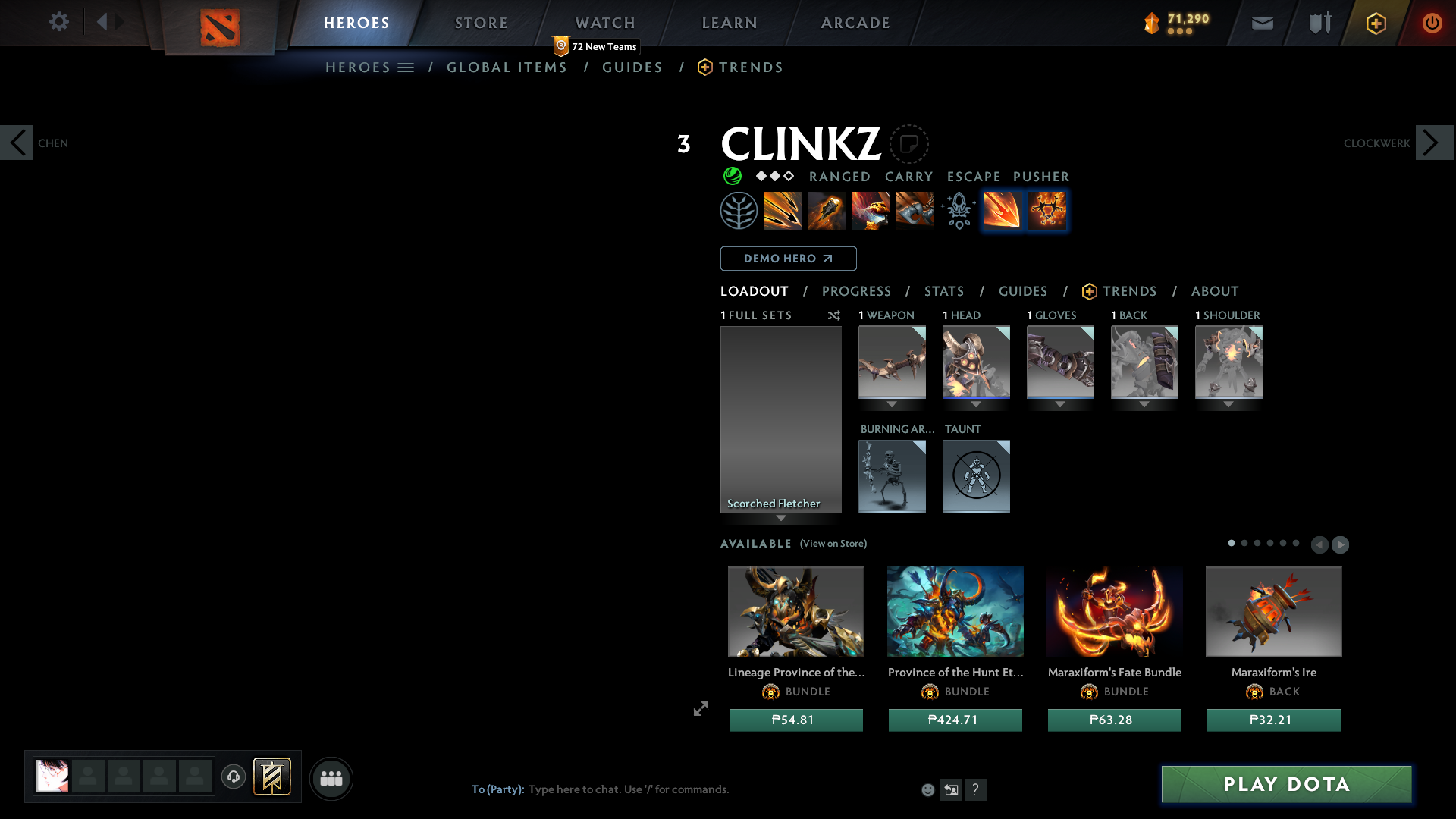The height and width of the screenshot is (819, 1456).
Task: Click the guild banner icon in party bar
Action: (x=273, y=777)
